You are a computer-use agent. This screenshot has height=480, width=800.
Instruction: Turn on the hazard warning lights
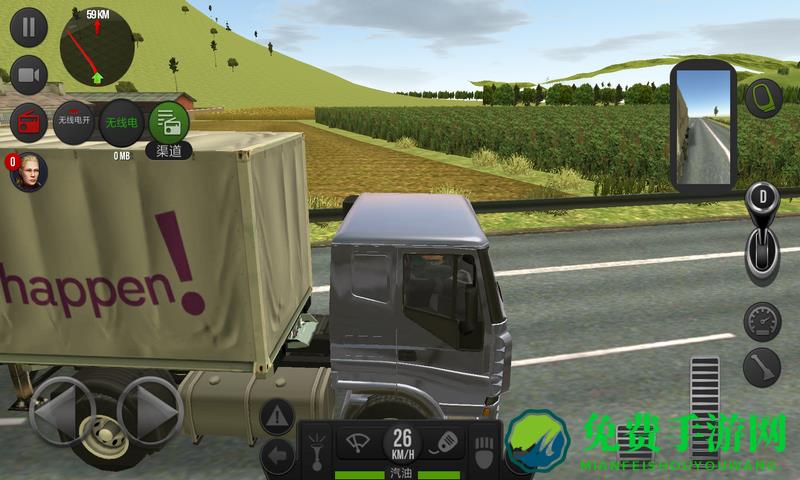click(x=278, y=417)
